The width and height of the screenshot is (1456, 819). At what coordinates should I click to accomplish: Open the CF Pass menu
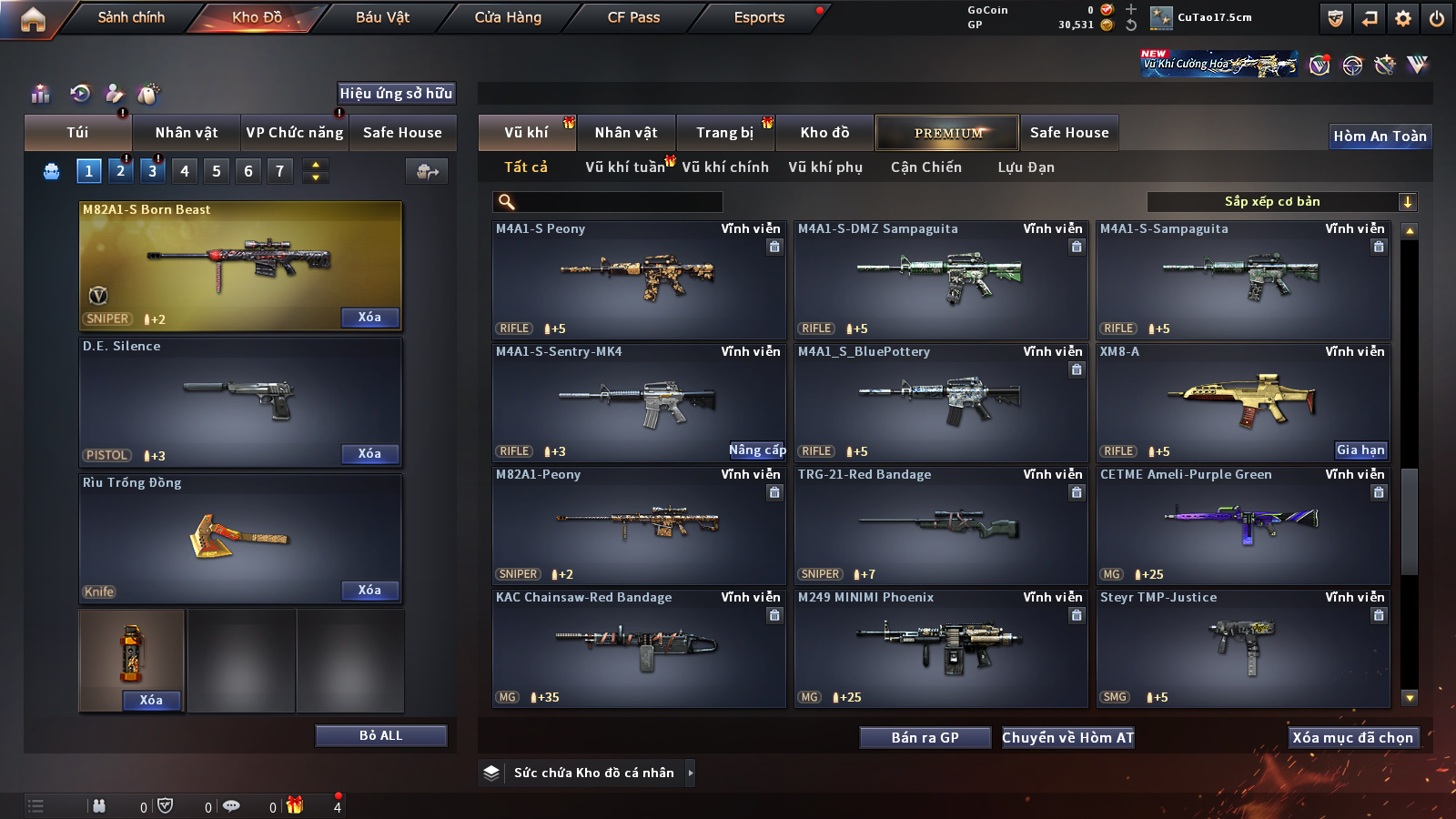point(633,17)
